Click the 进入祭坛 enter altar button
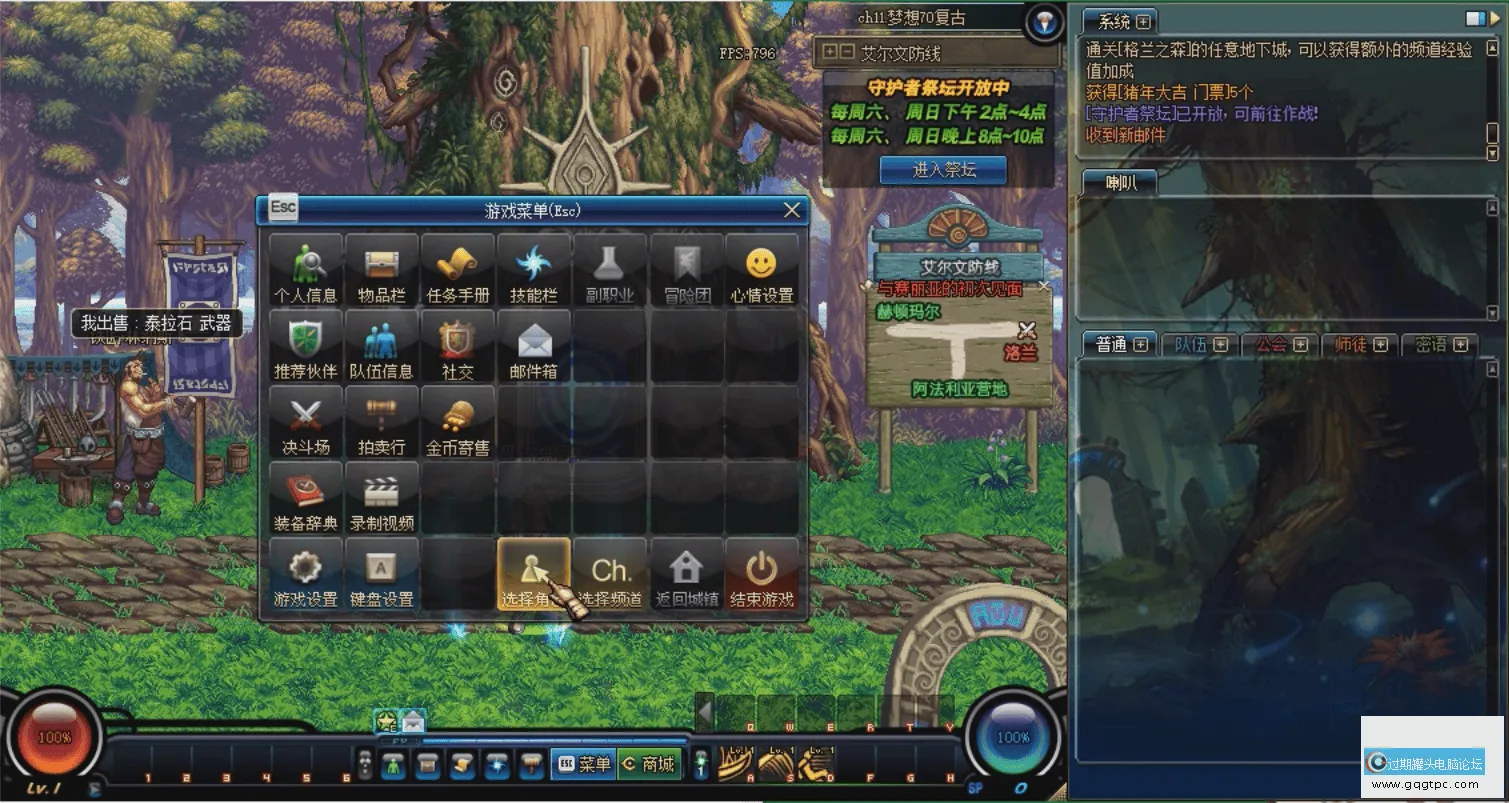Viewport: 1509px width, 803px height. pos(943,170)
